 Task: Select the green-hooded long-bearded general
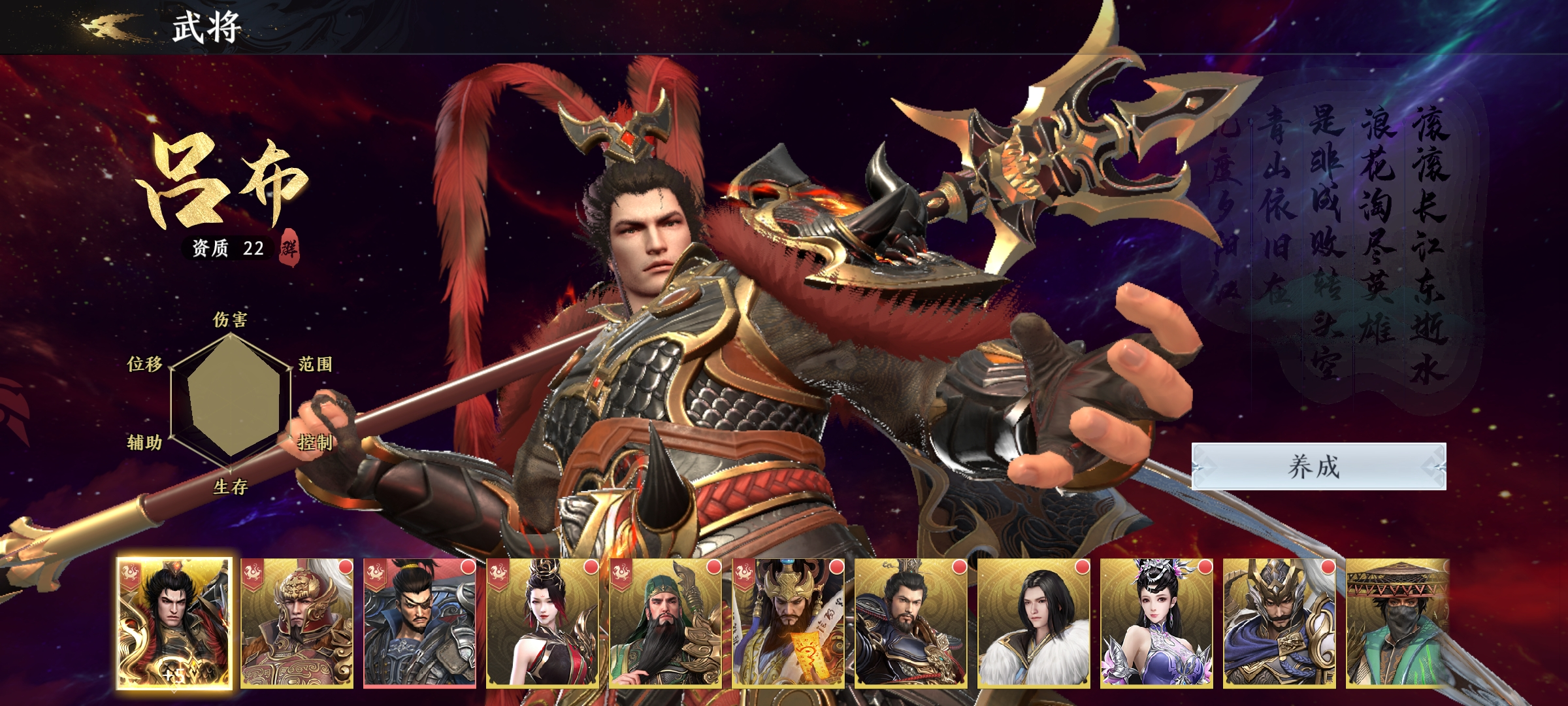click(x=666, y=623)
